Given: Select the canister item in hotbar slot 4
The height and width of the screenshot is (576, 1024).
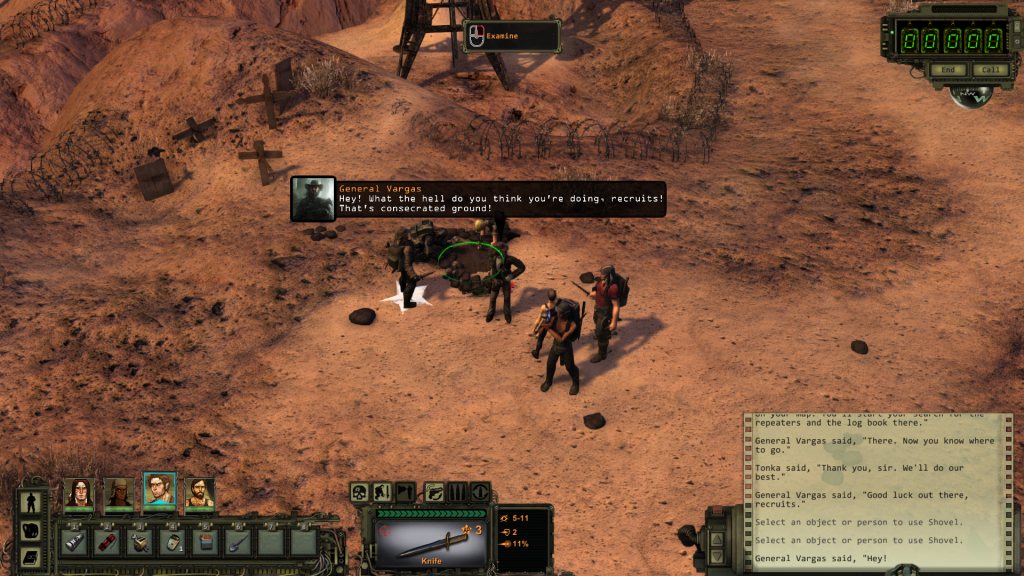Looking at the screenshot, I should (172, 542).
